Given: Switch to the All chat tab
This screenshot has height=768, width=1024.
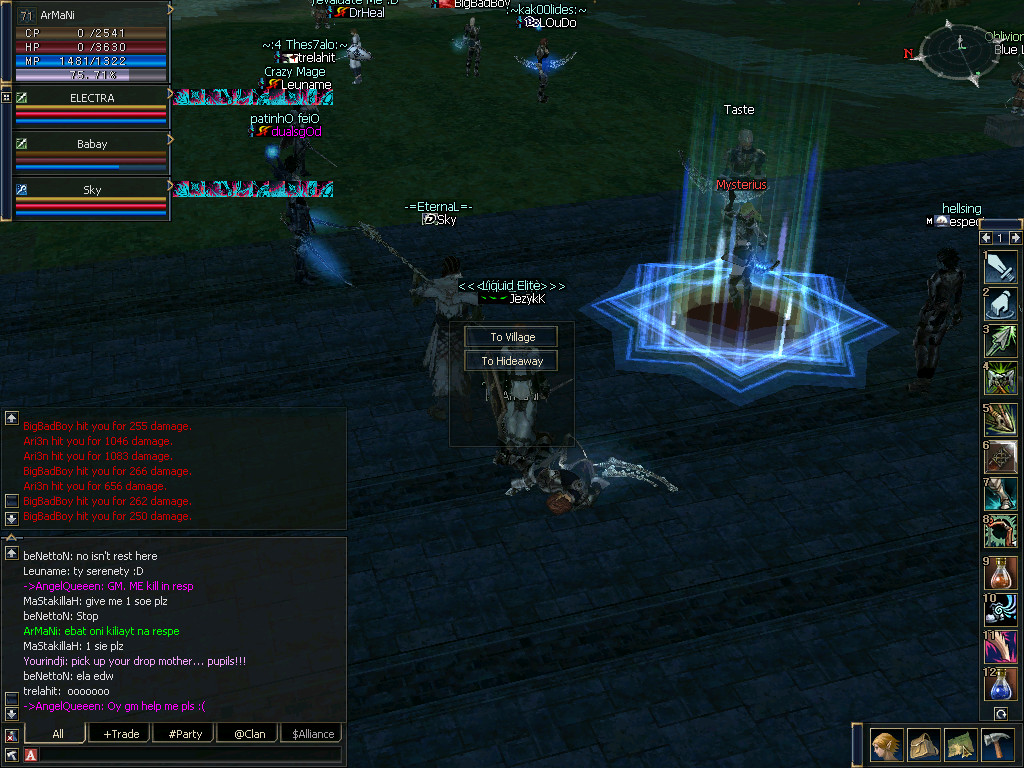Looking at the screenshot, I should pyautogui.click(x=58, y=733).
